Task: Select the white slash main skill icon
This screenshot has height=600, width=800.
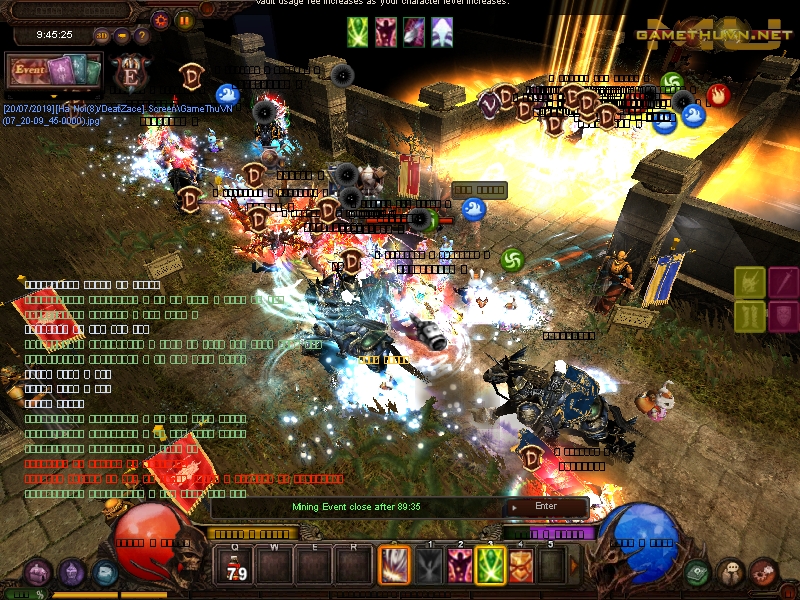Action: pos(393,567)
